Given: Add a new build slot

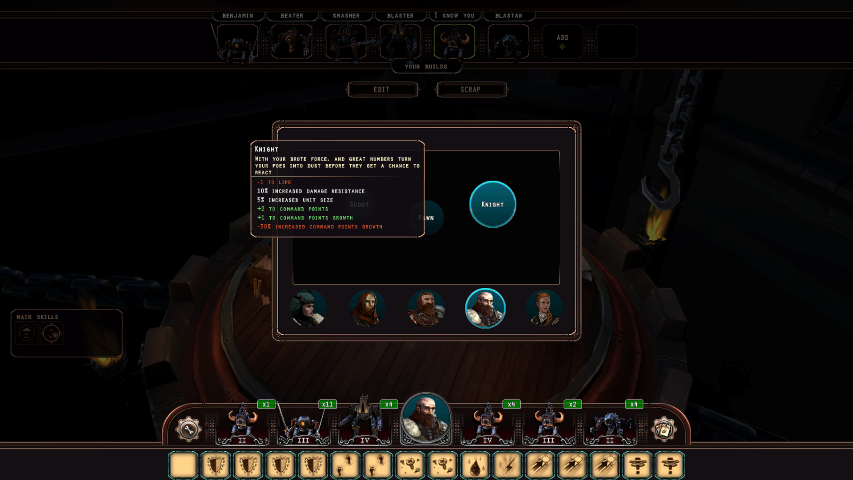Looking at the screenshot, I should tap(562, 41).
